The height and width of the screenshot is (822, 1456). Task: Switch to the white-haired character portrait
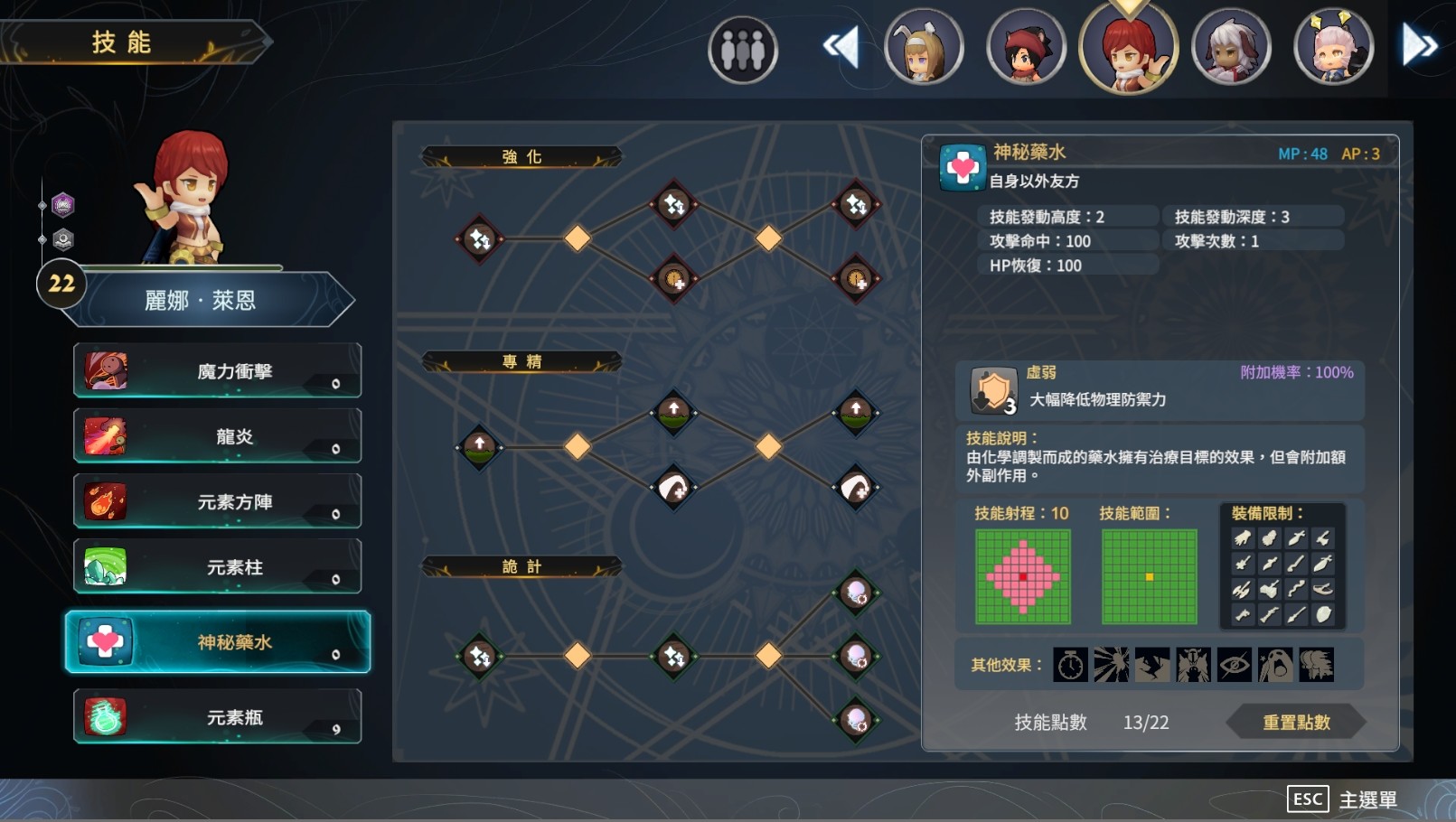point(1232,45)
